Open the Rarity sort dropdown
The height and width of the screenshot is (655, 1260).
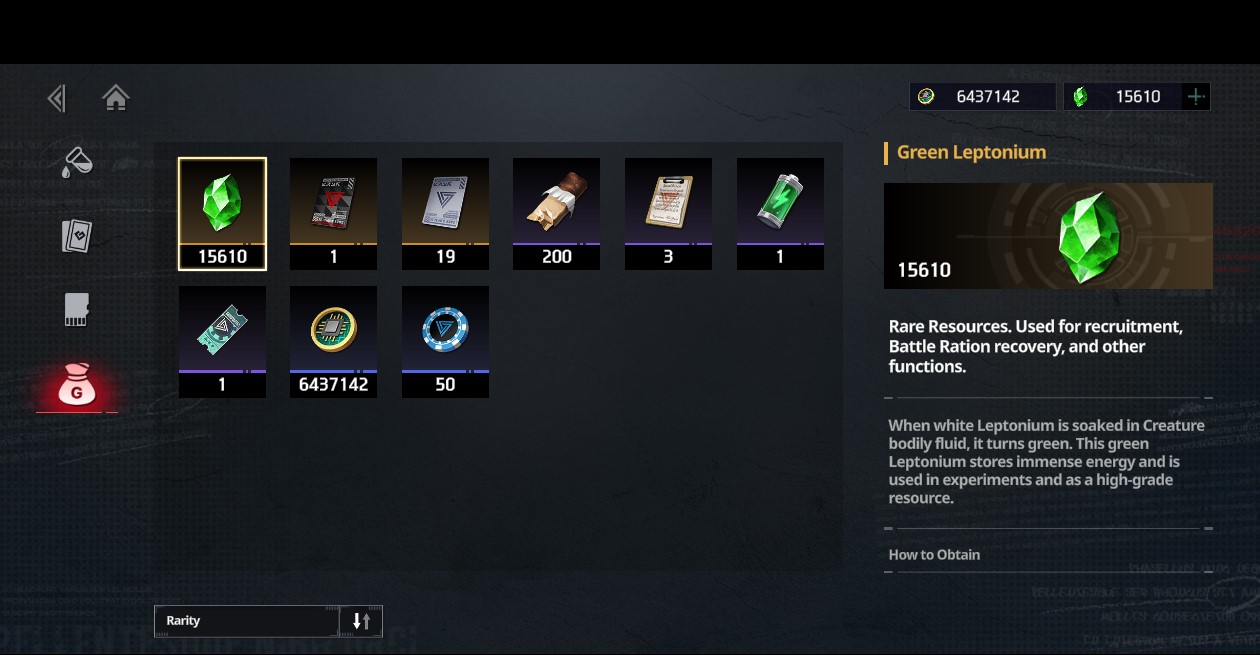point(247,621)
